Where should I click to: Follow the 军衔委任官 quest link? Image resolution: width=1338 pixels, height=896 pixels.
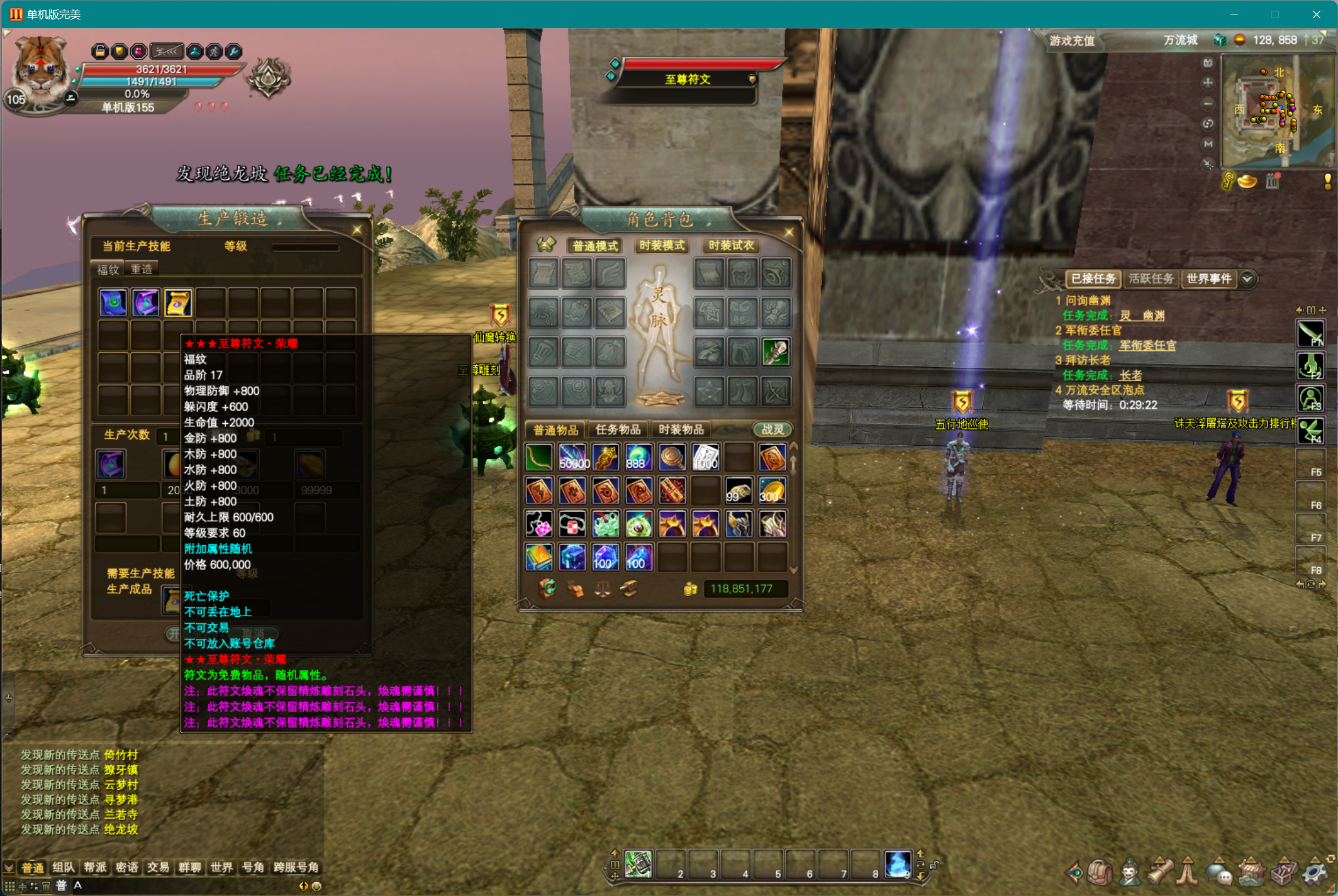pos(1147,345)
